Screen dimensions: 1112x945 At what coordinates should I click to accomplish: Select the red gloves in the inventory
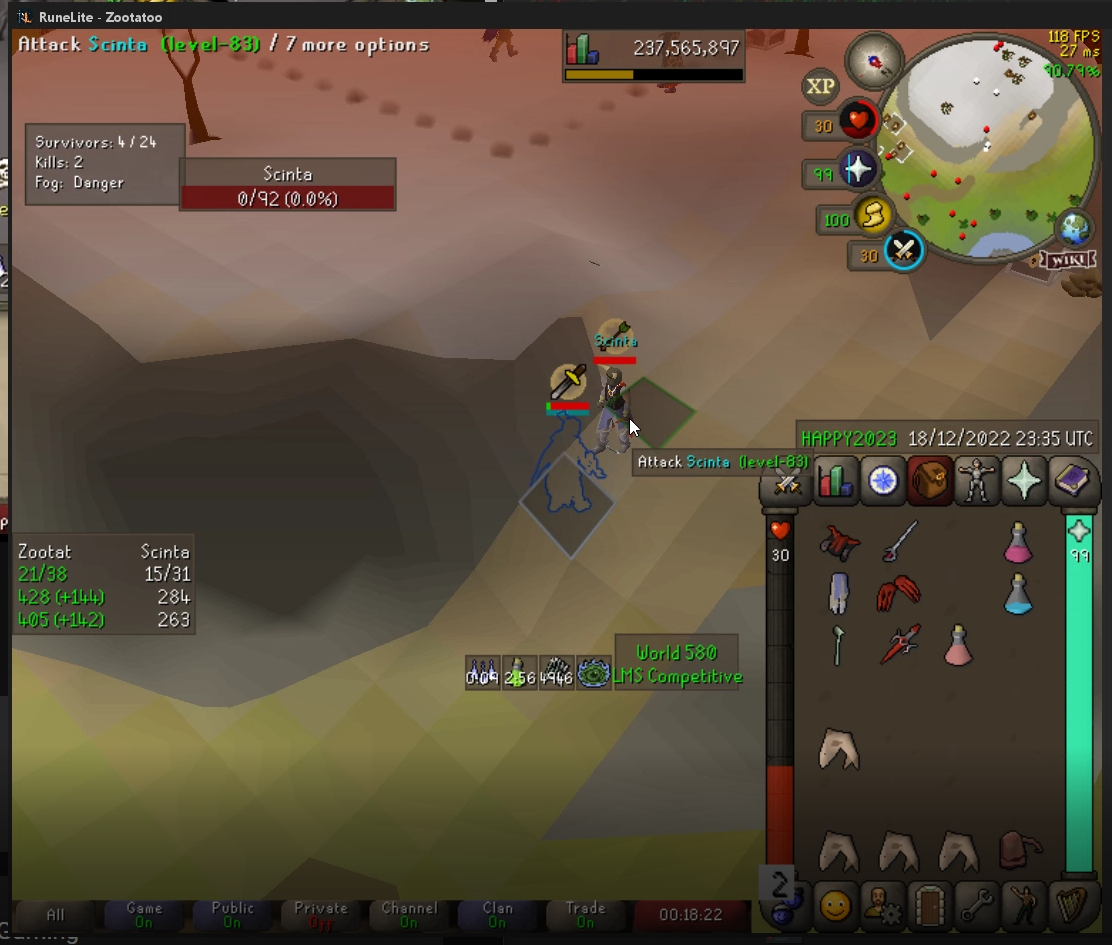click(x=898, y=594)
